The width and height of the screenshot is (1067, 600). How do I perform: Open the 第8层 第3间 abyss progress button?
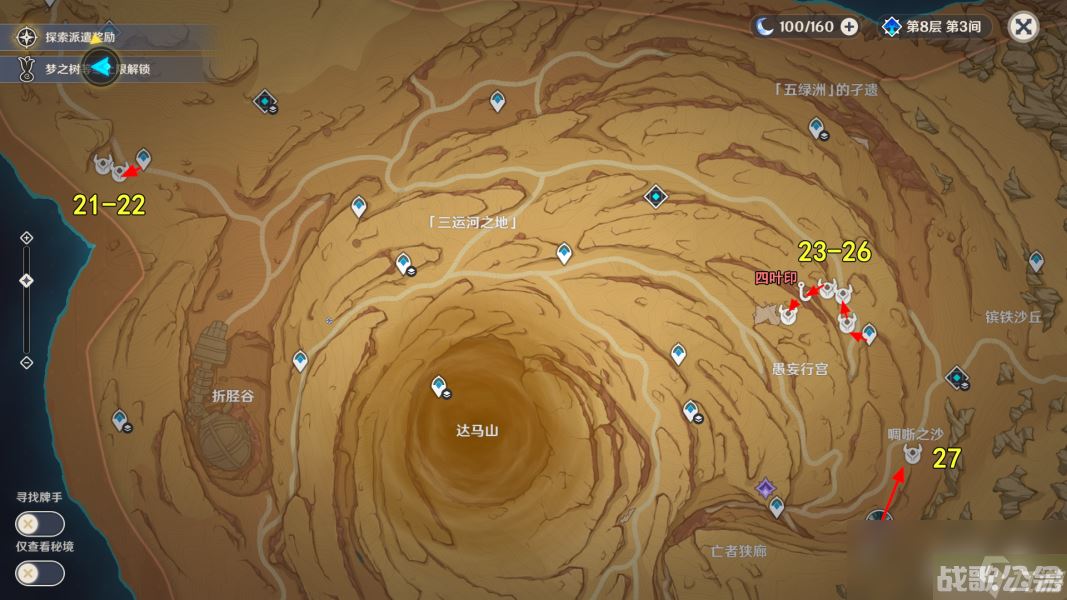pyautogui.click(x=934, y=27)
